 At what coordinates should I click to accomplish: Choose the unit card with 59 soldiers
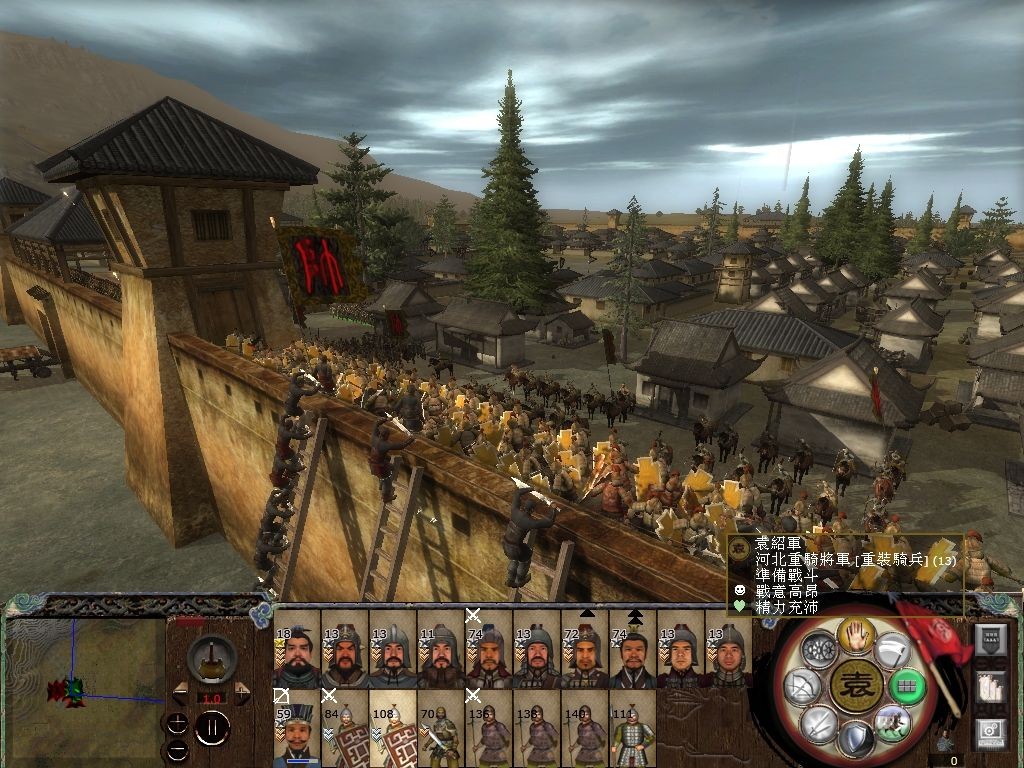click(x=296, y=729)
